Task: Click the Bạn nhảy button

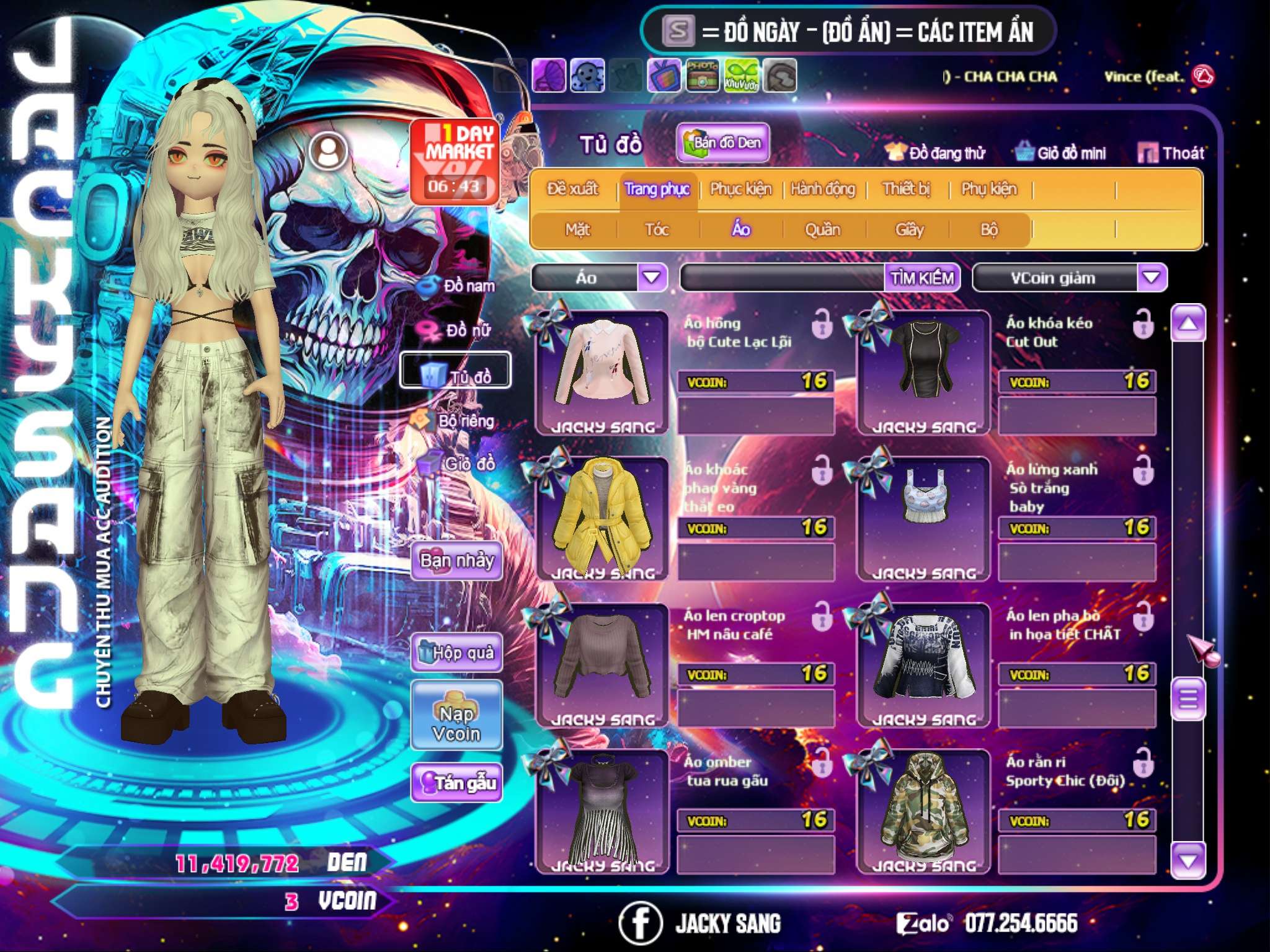Action: [456, 561]
